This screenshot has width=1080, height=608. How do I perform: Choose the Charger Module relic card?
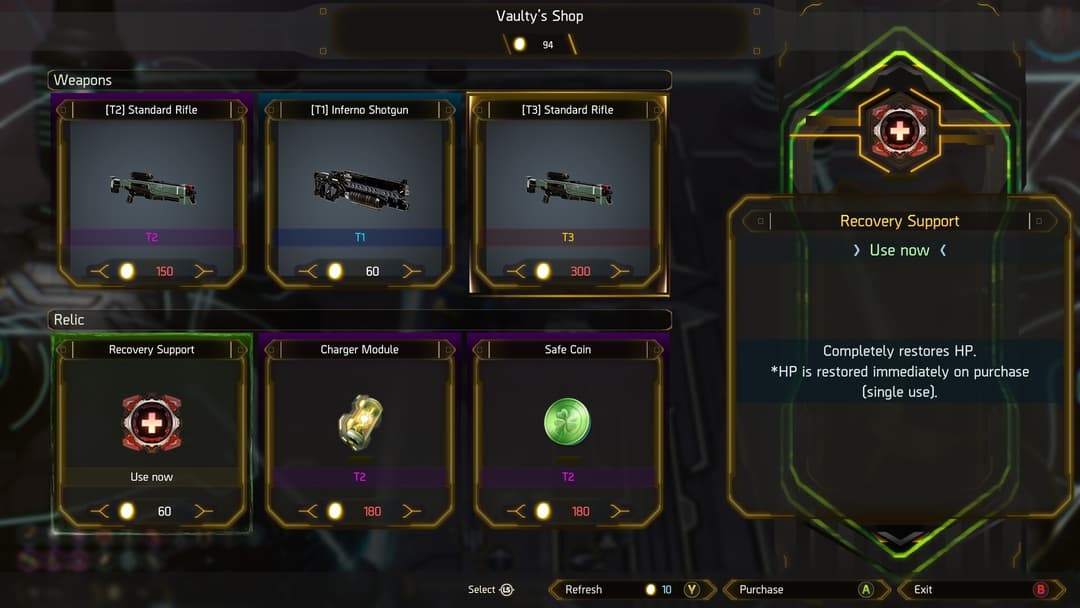360,432
